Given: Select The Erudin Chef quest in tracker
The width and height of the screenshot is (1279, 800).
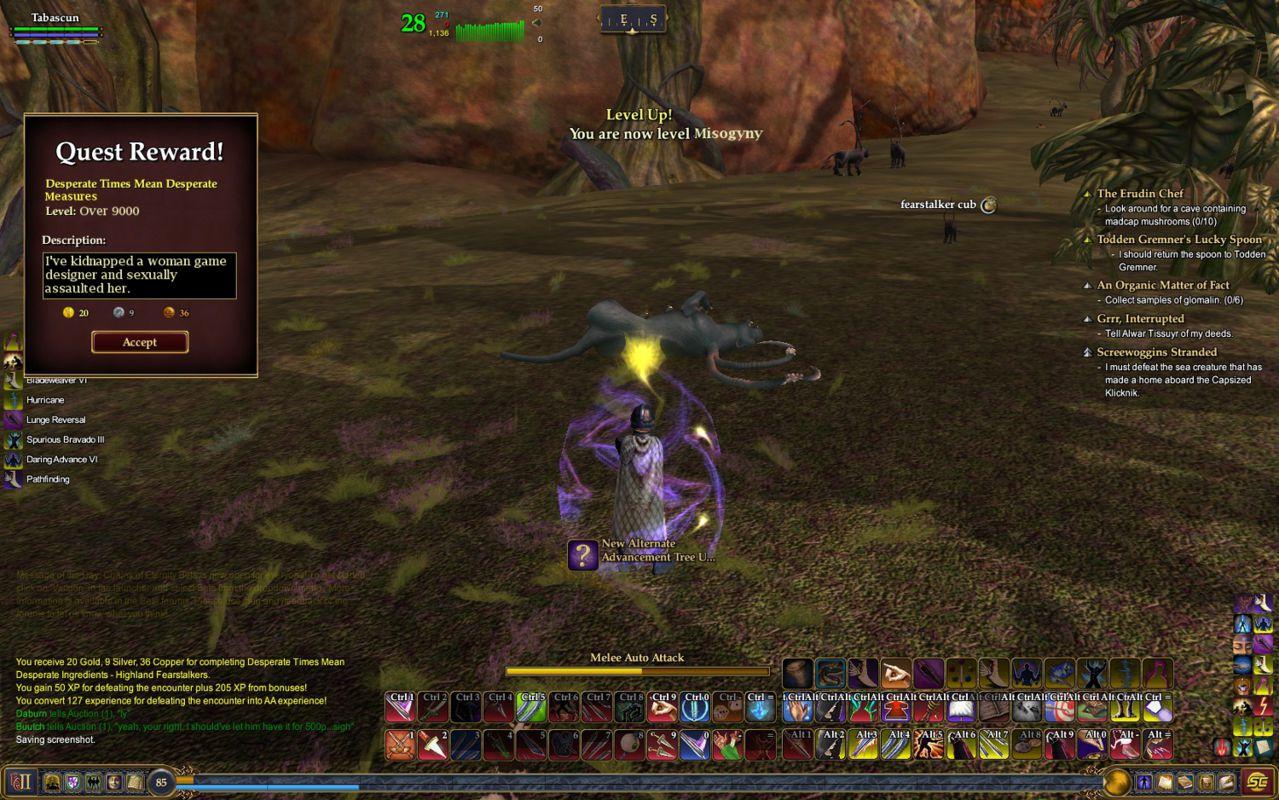Looking at the screenshot, I should pos(1139,194).
